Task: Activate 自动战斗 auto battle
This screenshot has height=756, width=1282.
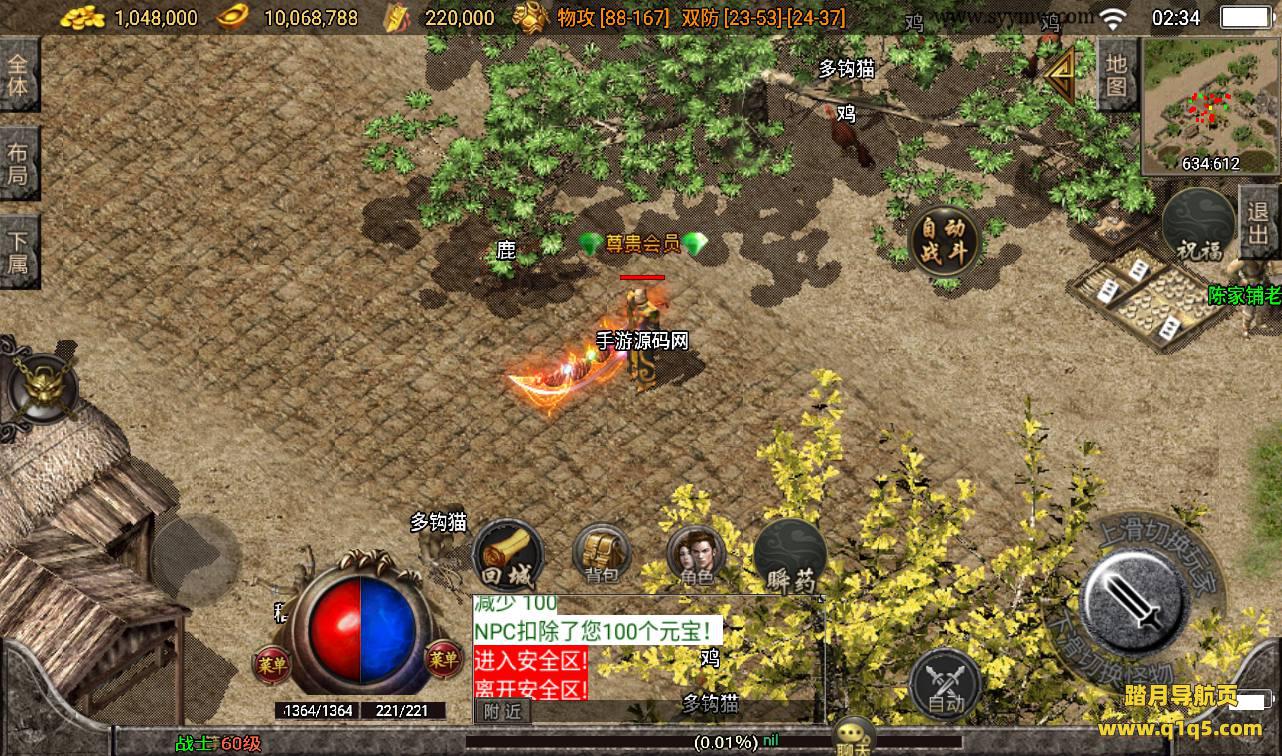Action: pos(943,241)
